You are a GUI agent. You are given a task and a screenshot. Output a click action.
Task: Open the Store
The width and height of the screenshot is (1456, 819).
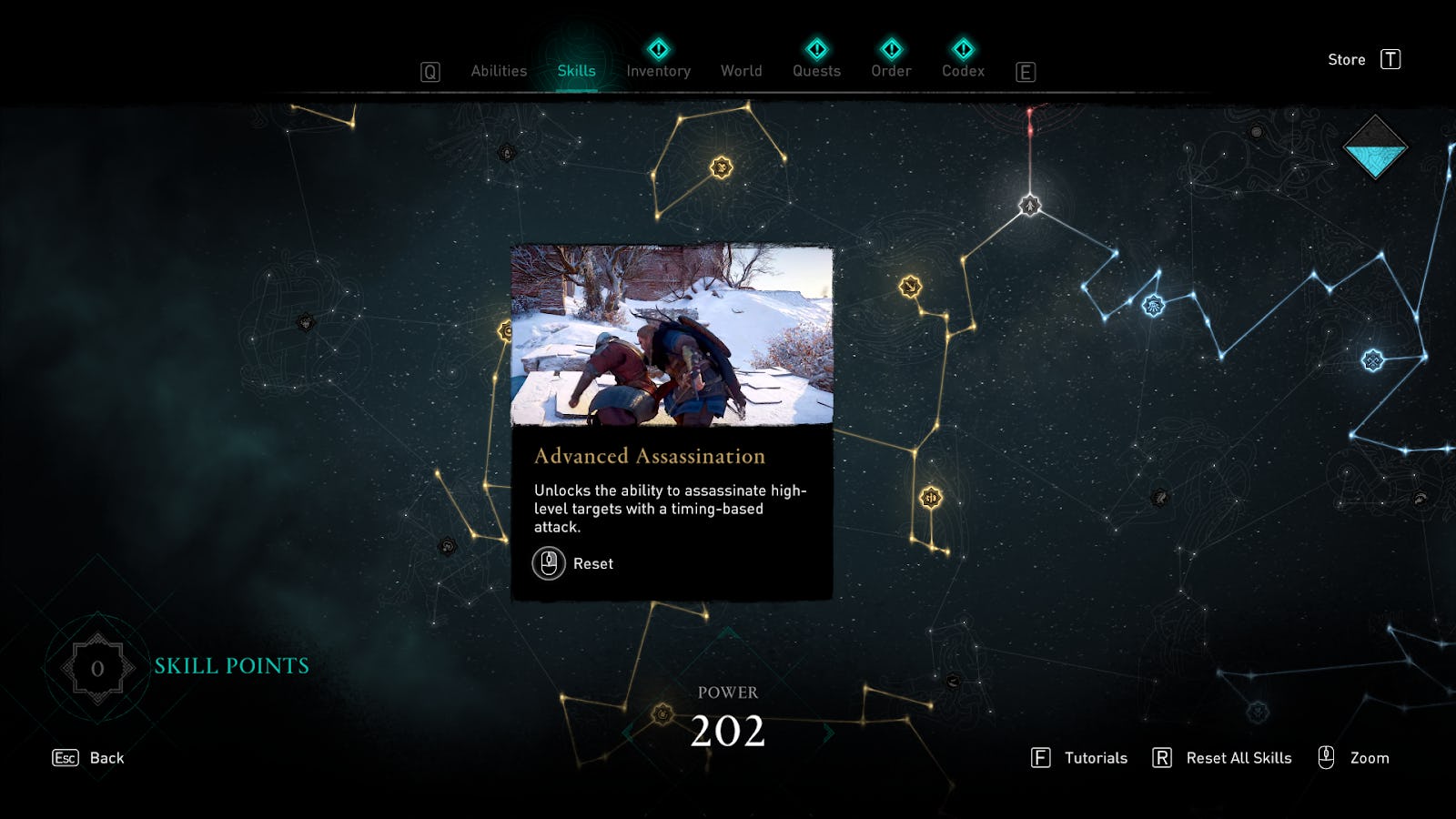coord(1346,59)
